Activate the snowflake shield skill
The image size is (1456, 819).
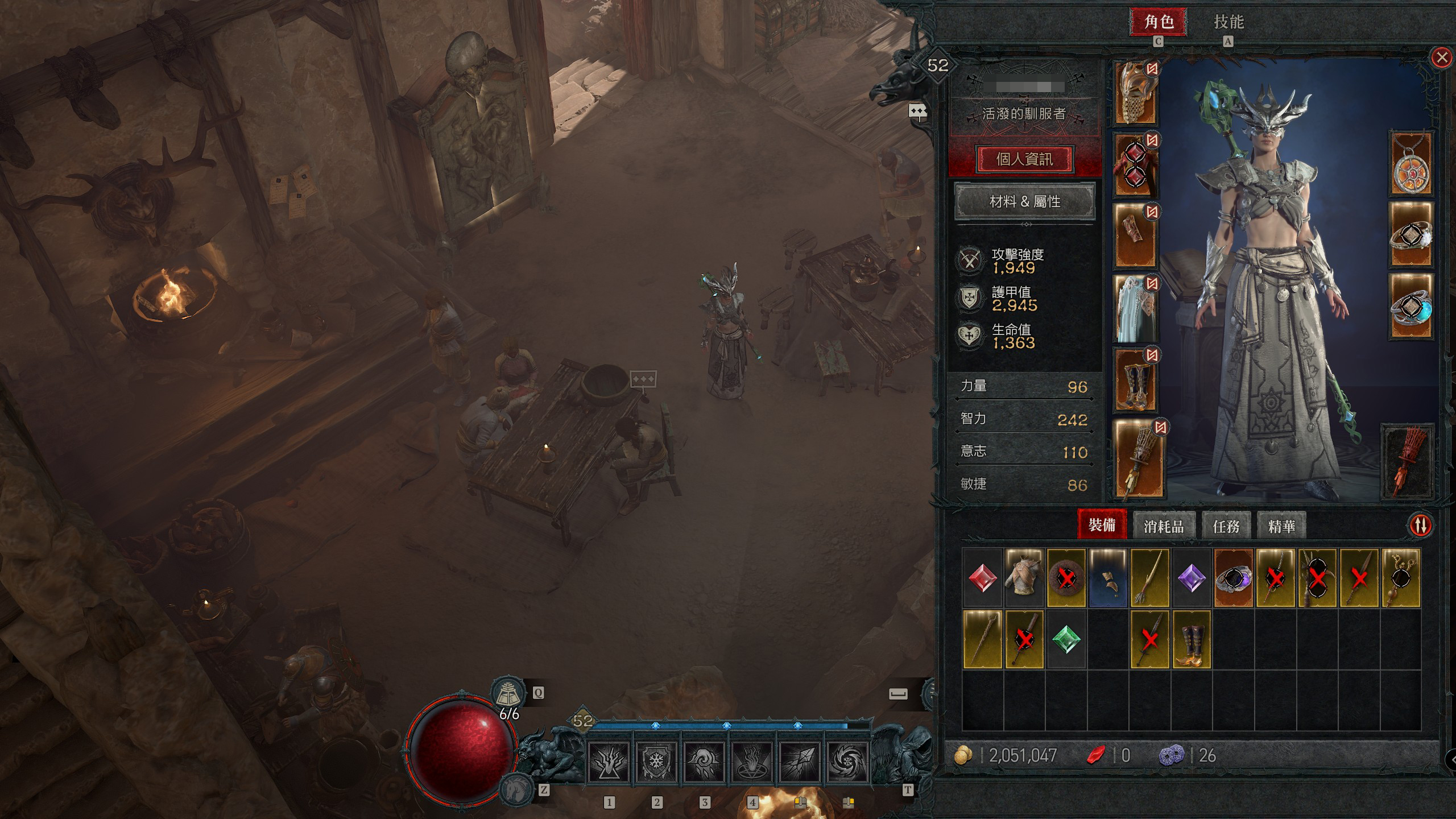coord(655,762)
